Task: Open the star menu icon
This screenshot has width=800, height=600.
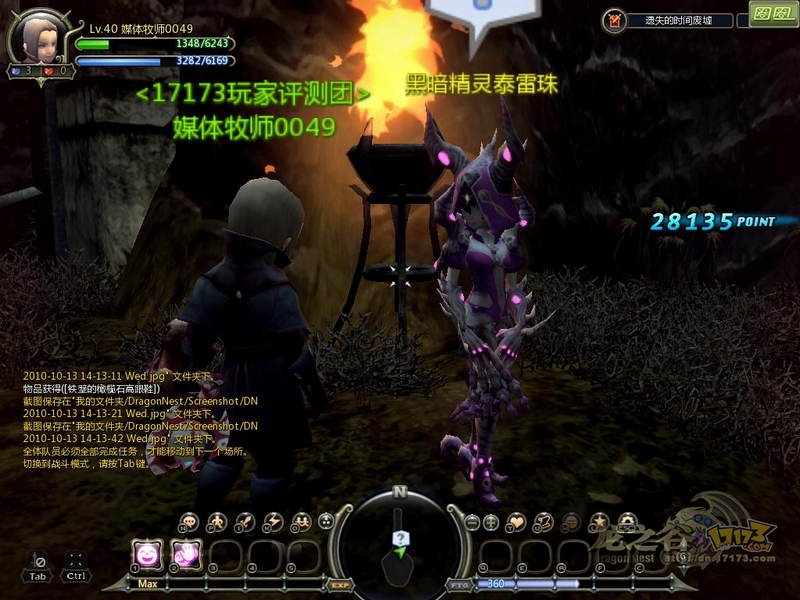Action: [x=599, y=521]
